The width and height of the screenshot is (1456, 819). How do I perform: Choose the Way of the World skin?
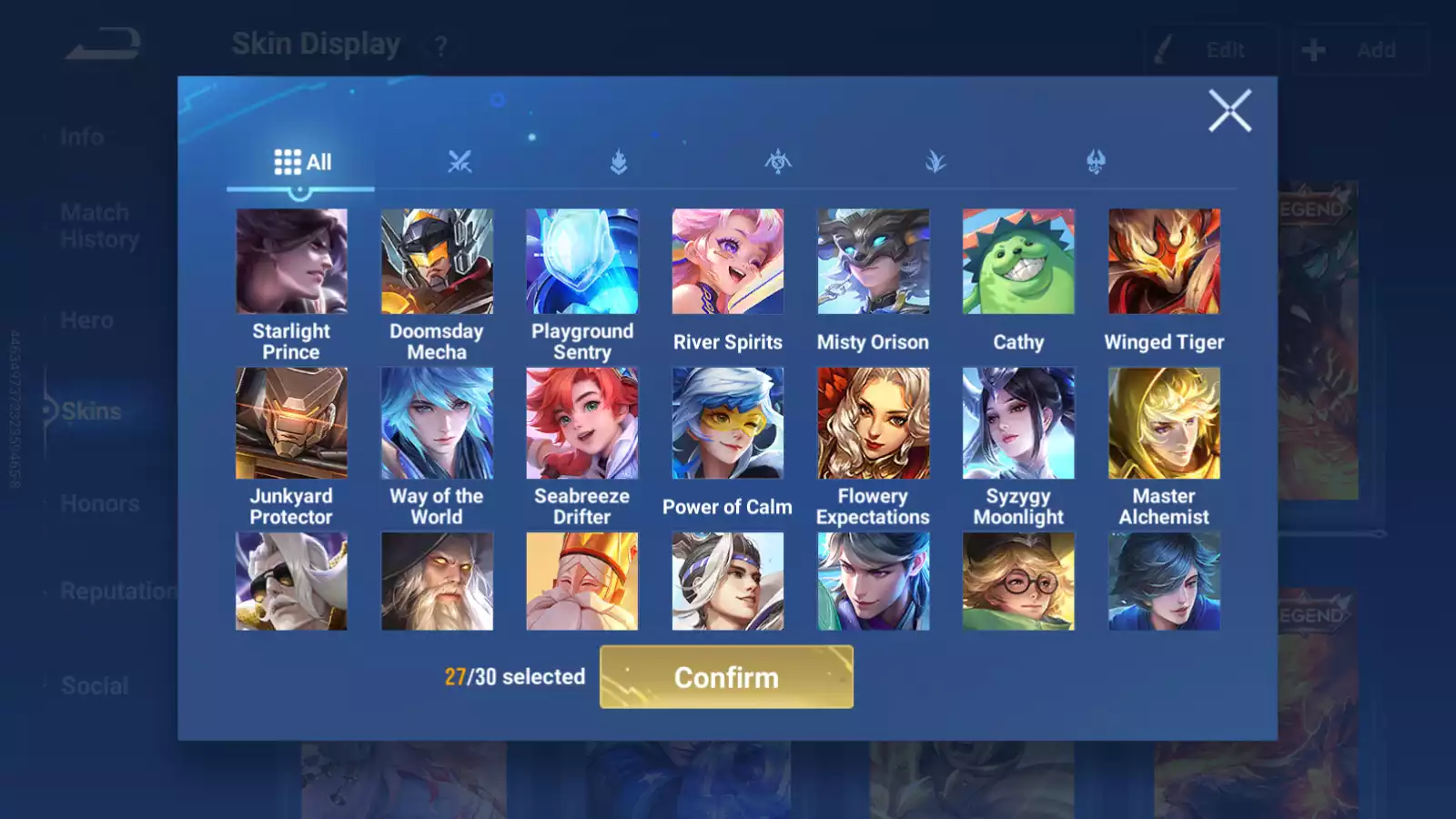(437, 423)
